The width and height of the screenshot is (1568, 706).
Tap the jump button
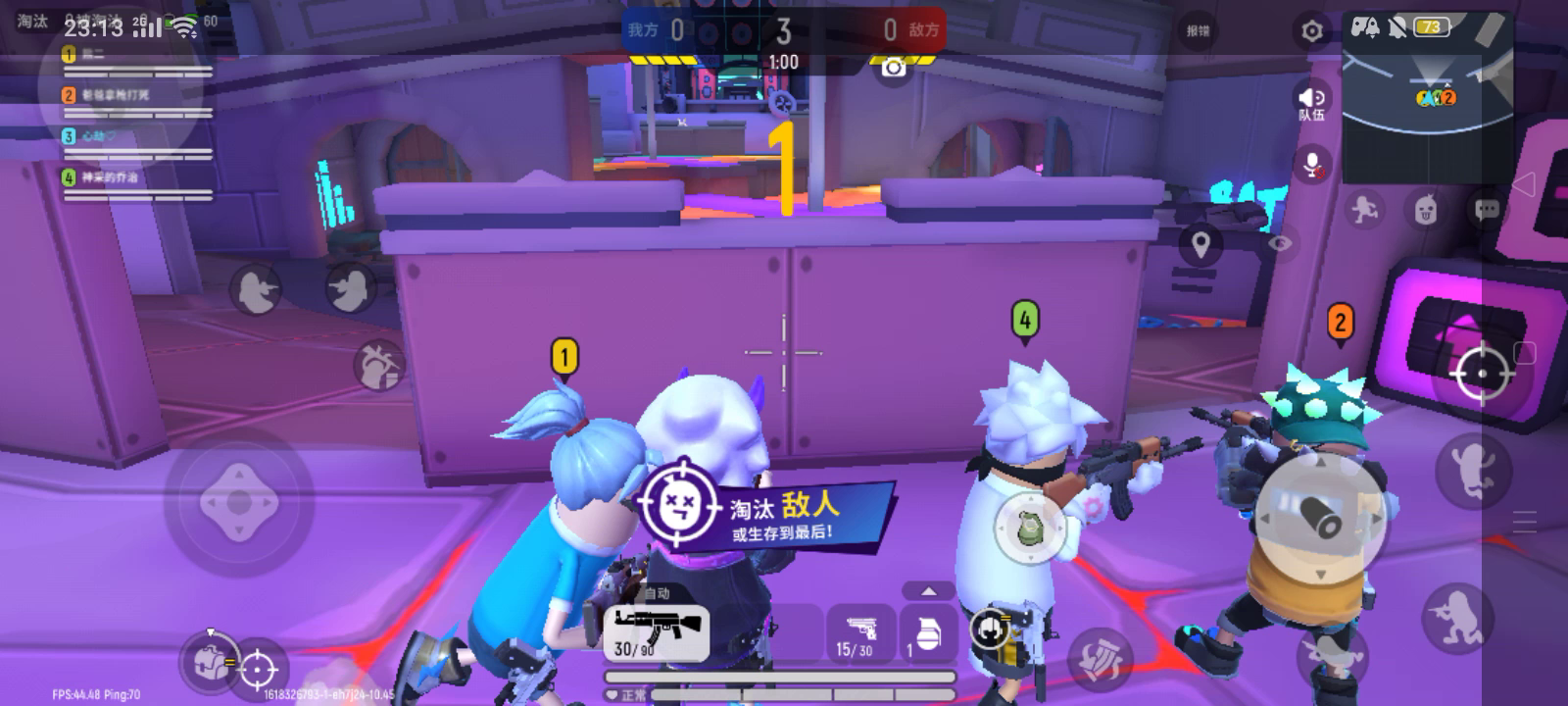[1472, 469]
